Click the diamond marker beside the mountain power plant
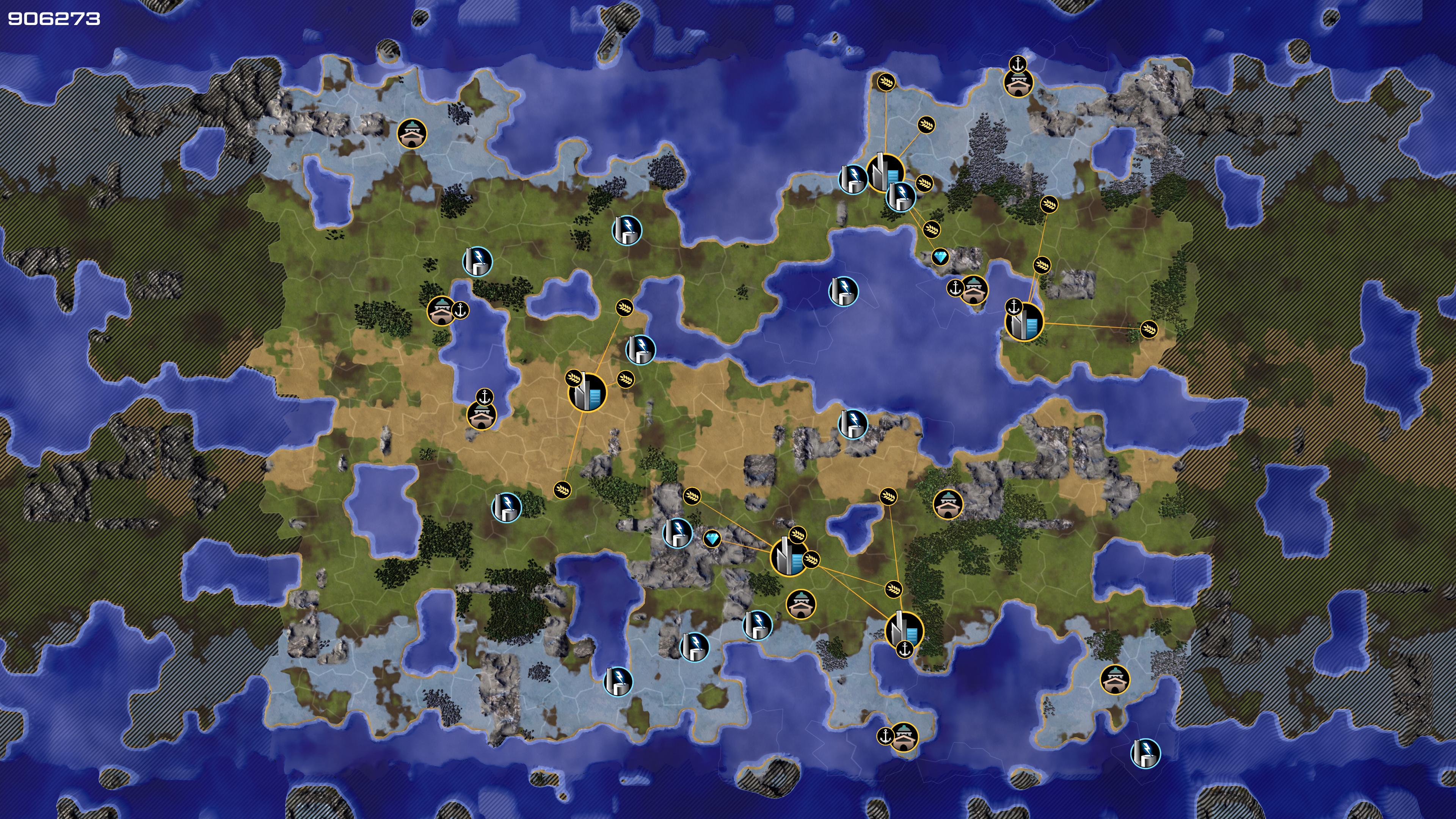 pyautogui.click(x=712, y=539)
